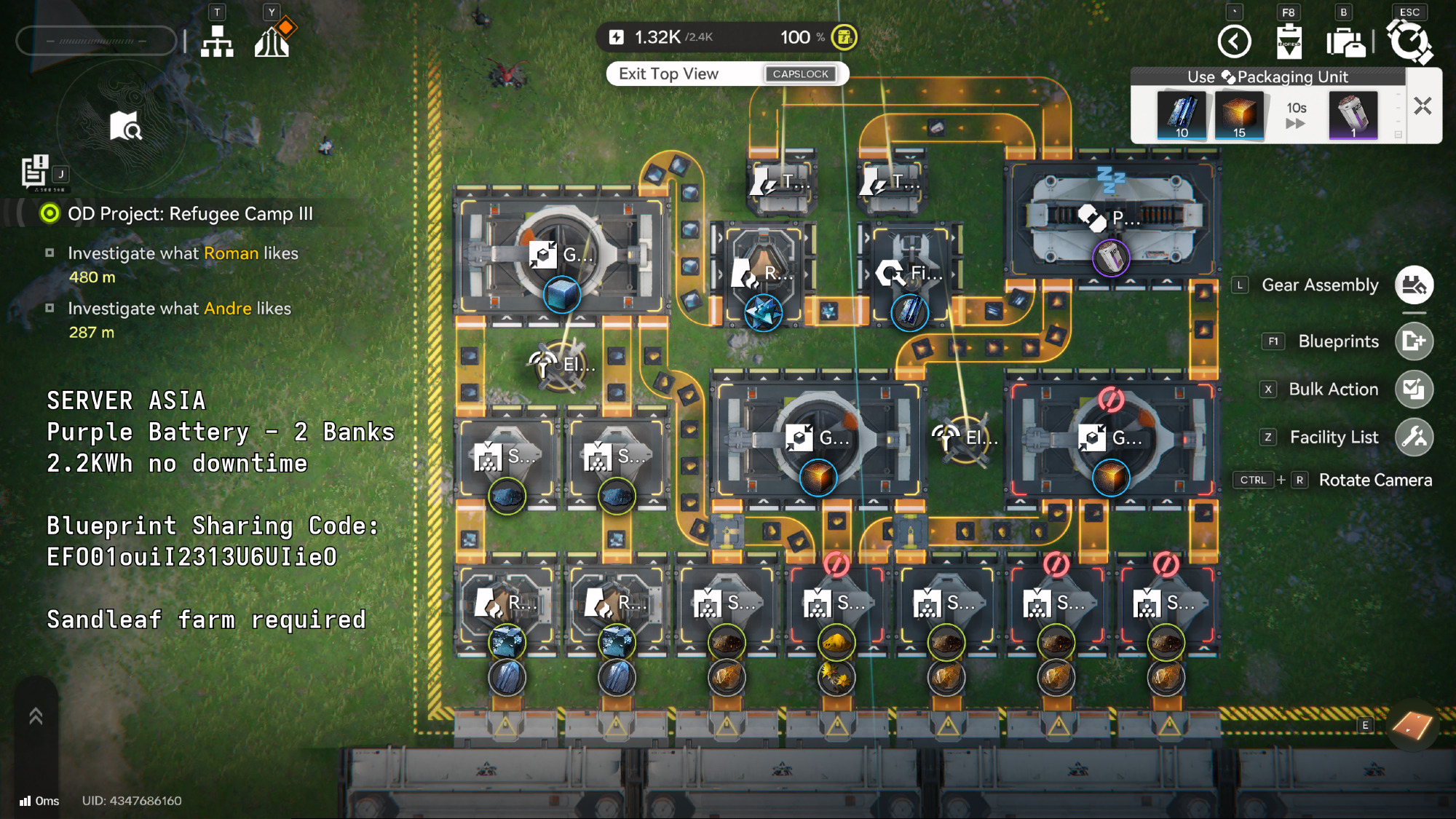Click the yellow power coin icon
The width and height of the screenshot is (1456, 819).
(x=844, y=37)
